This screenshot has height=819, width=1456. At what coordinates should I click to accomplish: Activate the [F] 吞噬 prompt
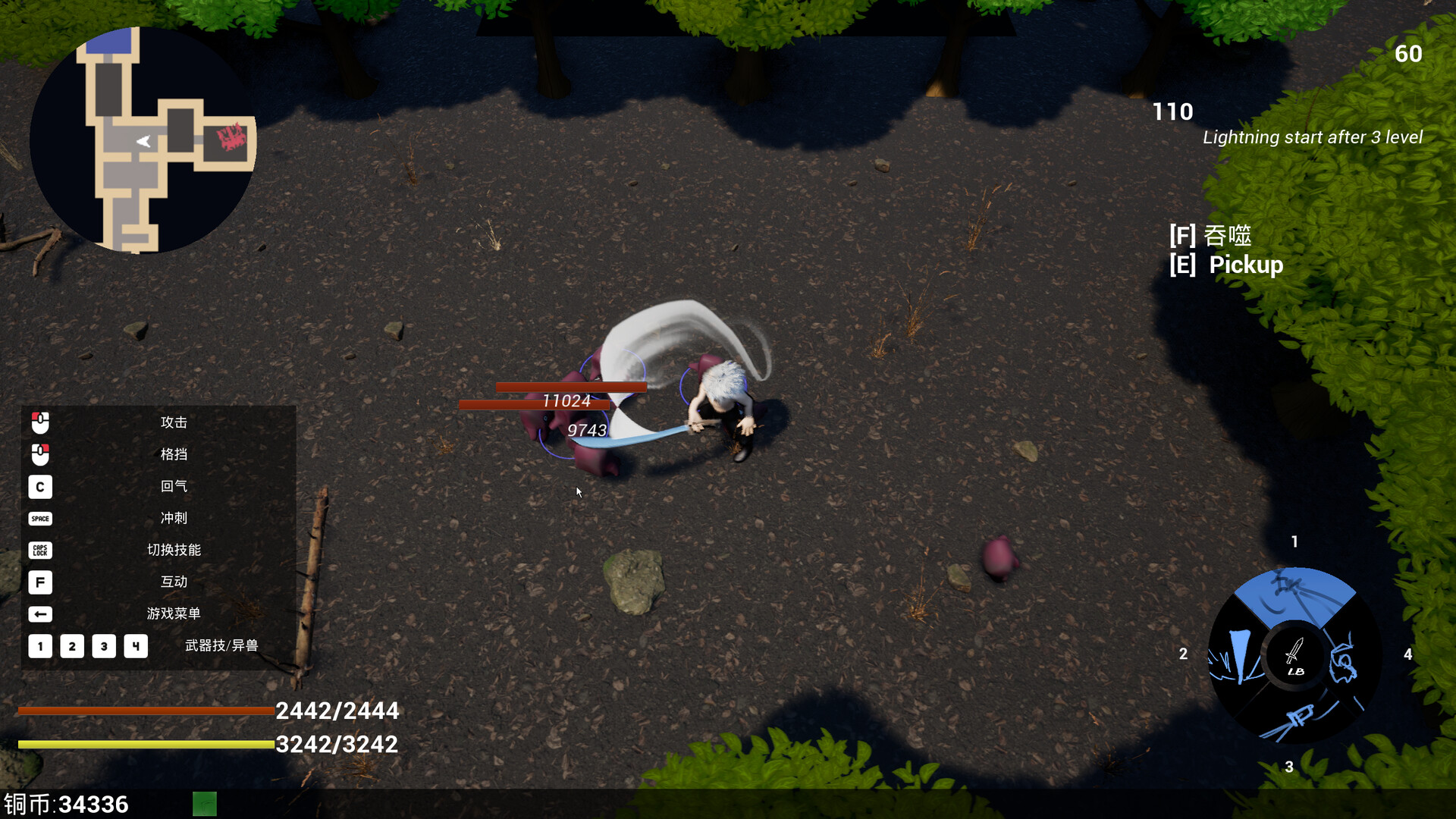(1211, 236)
